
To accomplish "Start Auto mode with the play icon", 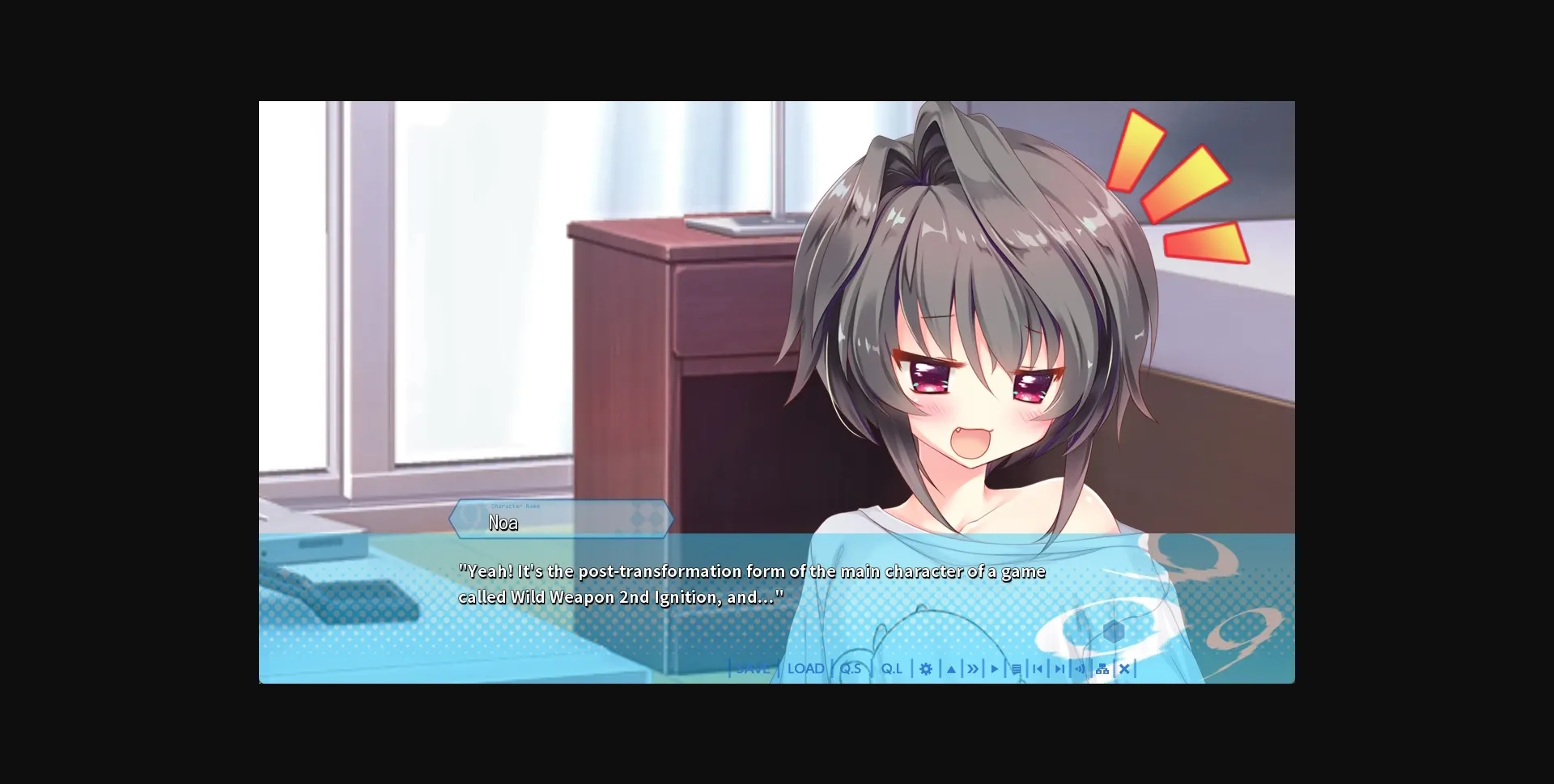I will 995,669.
